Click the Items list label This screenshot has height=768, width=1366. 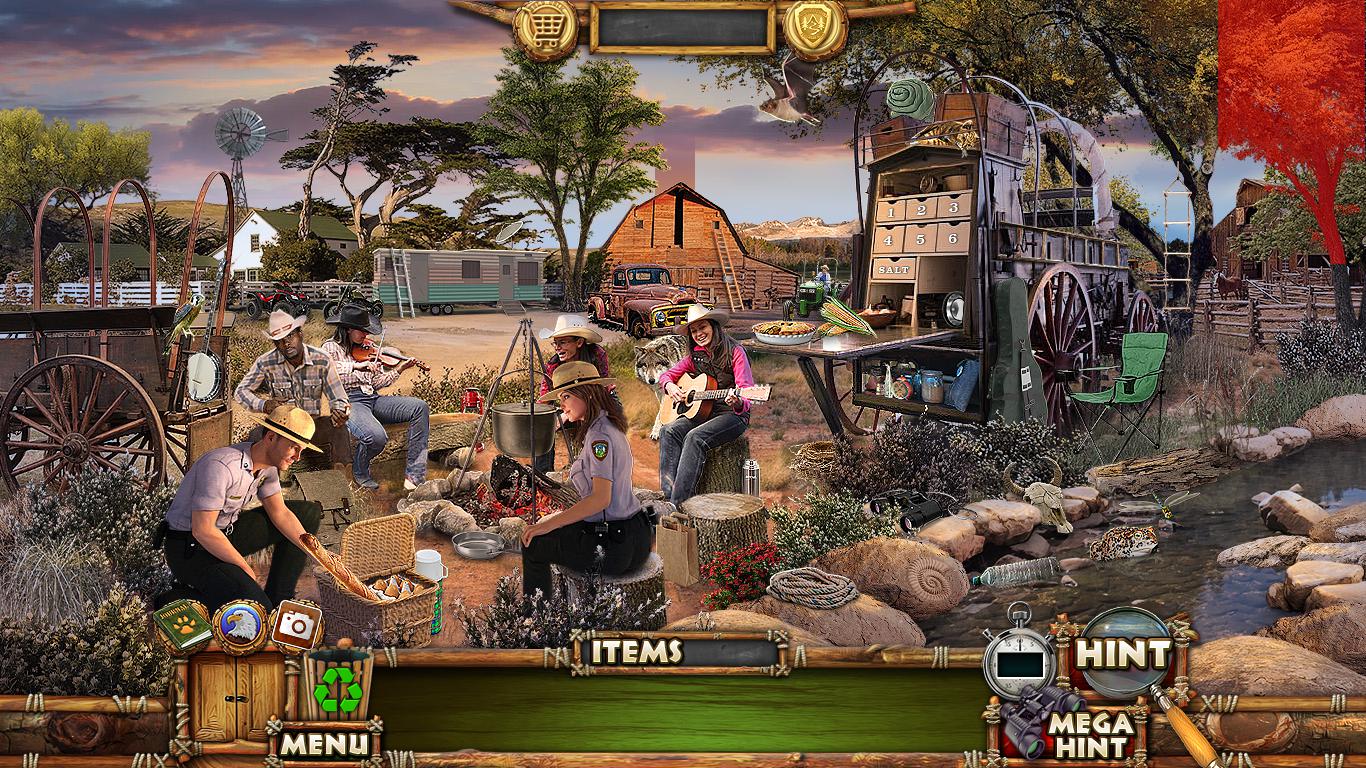coord(636,652)
